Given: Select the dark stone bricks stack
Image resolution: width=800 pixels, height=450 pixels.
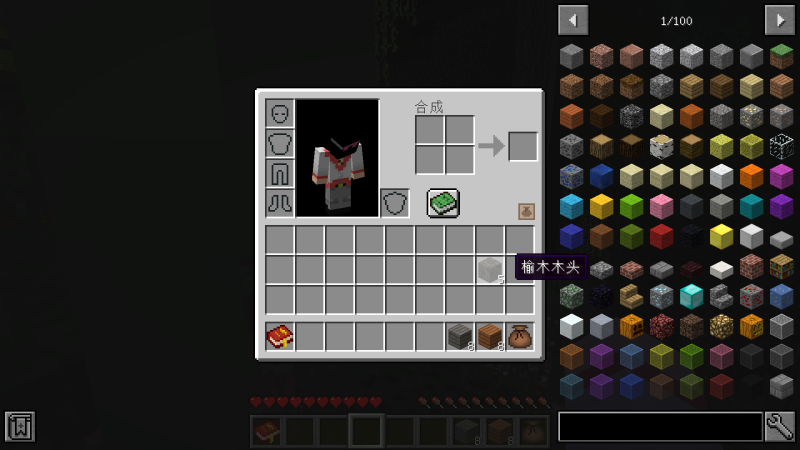Looking at the screenshot, I should [x=460, y=337].
